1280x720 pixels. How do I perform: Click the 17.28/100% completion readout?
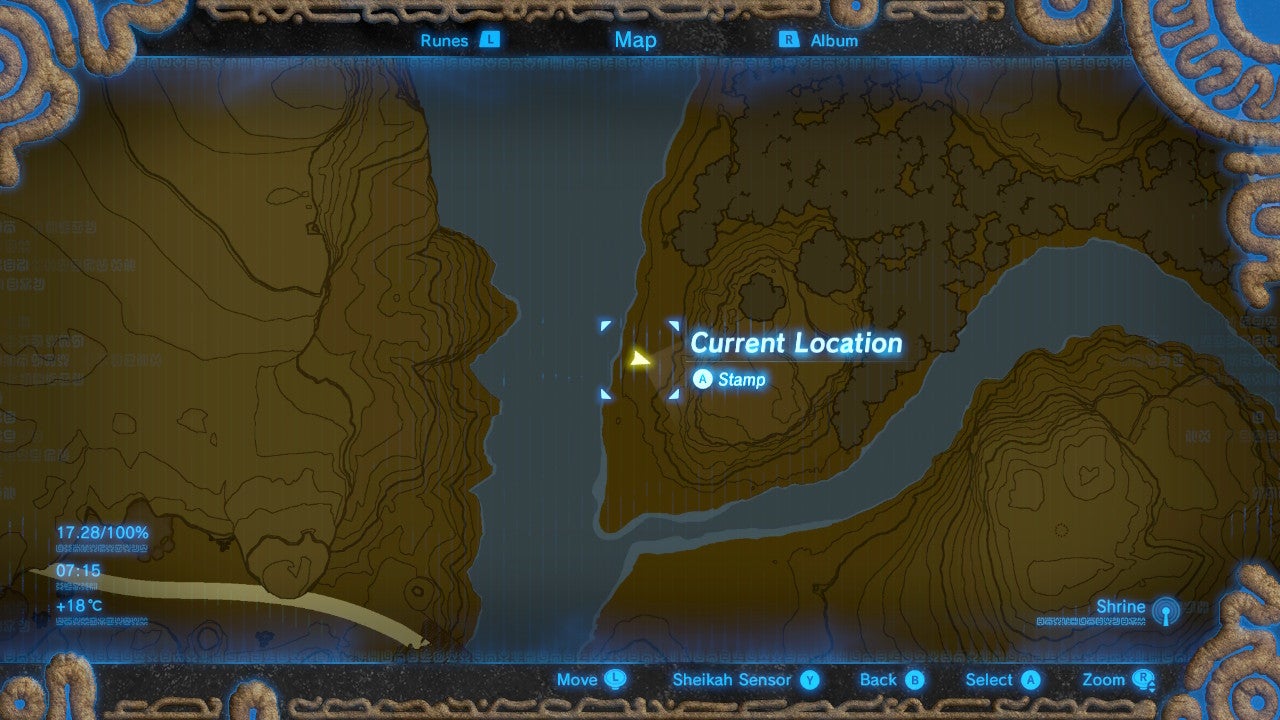tap(101, 533)
